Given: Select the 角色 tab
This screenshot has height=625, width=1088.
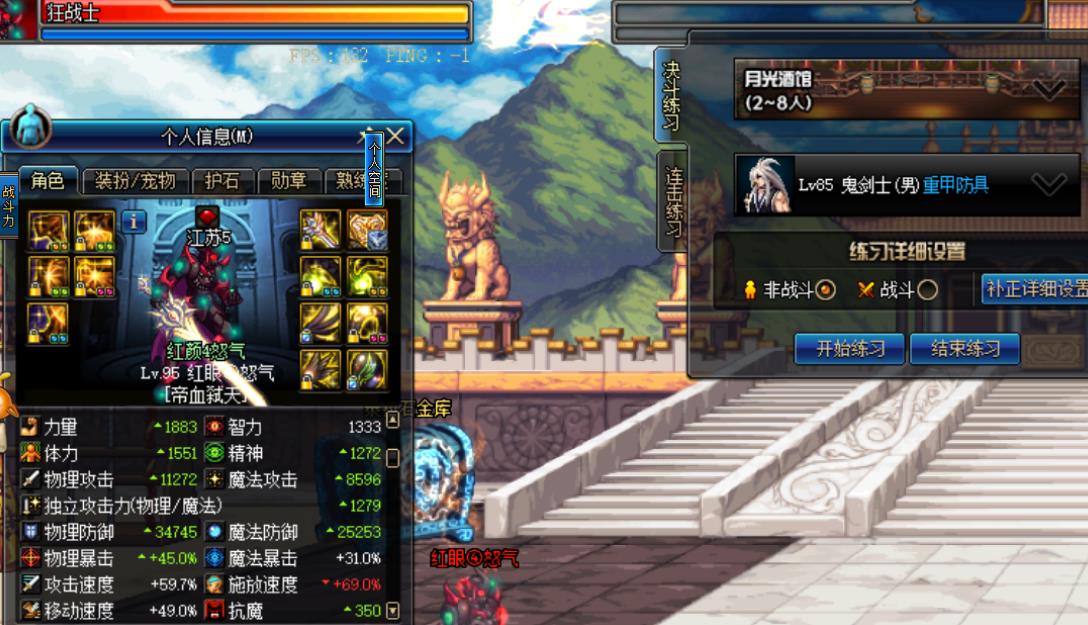Looking at the screenshot, I should click(47, 181).
